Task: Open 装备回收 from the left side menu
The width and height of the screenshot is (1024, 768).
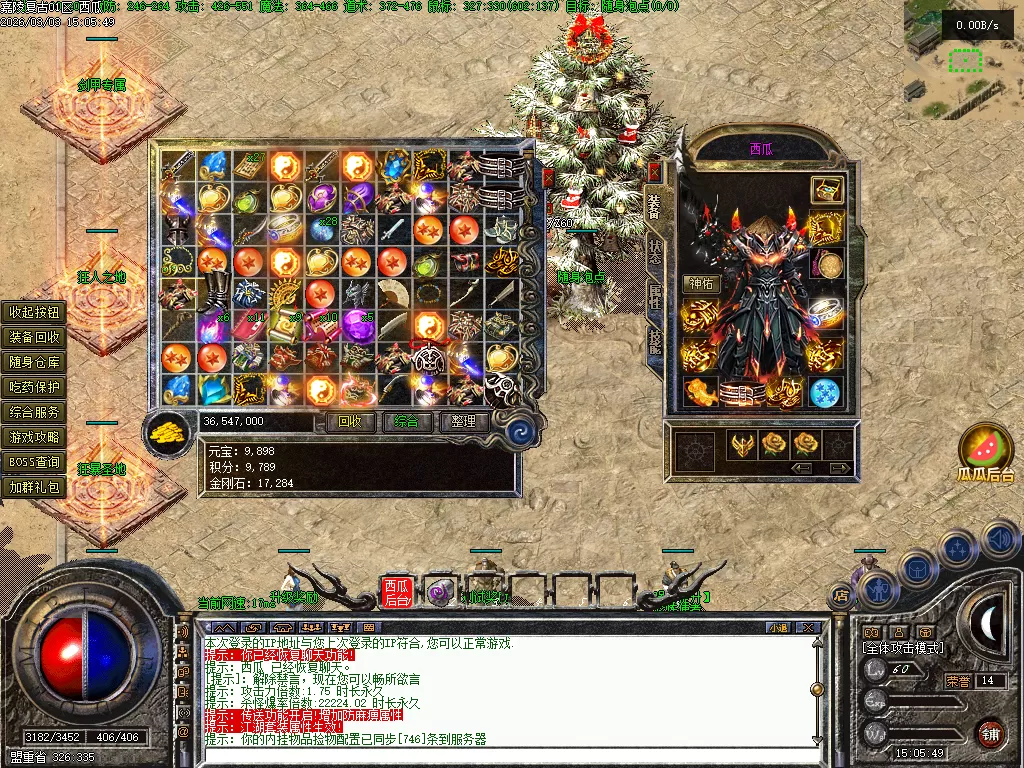Action: pos(35,338)
